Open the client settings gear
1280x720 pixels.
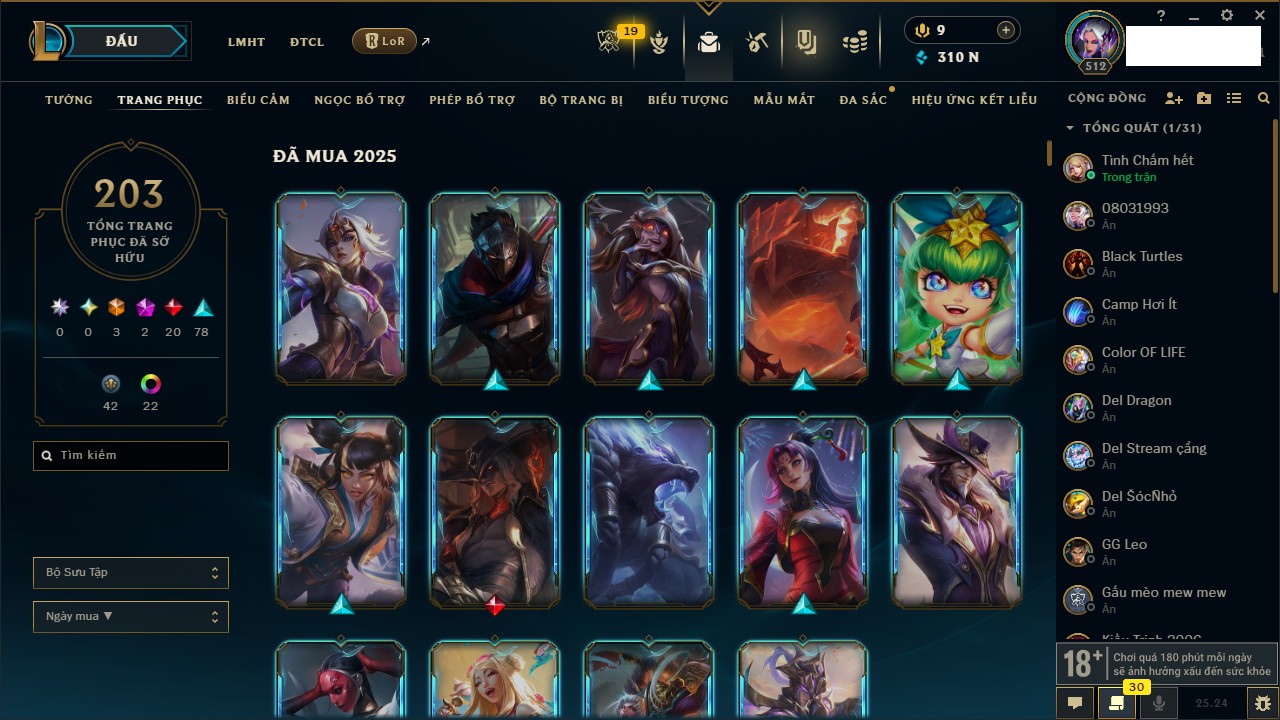tap(1227, 16)
